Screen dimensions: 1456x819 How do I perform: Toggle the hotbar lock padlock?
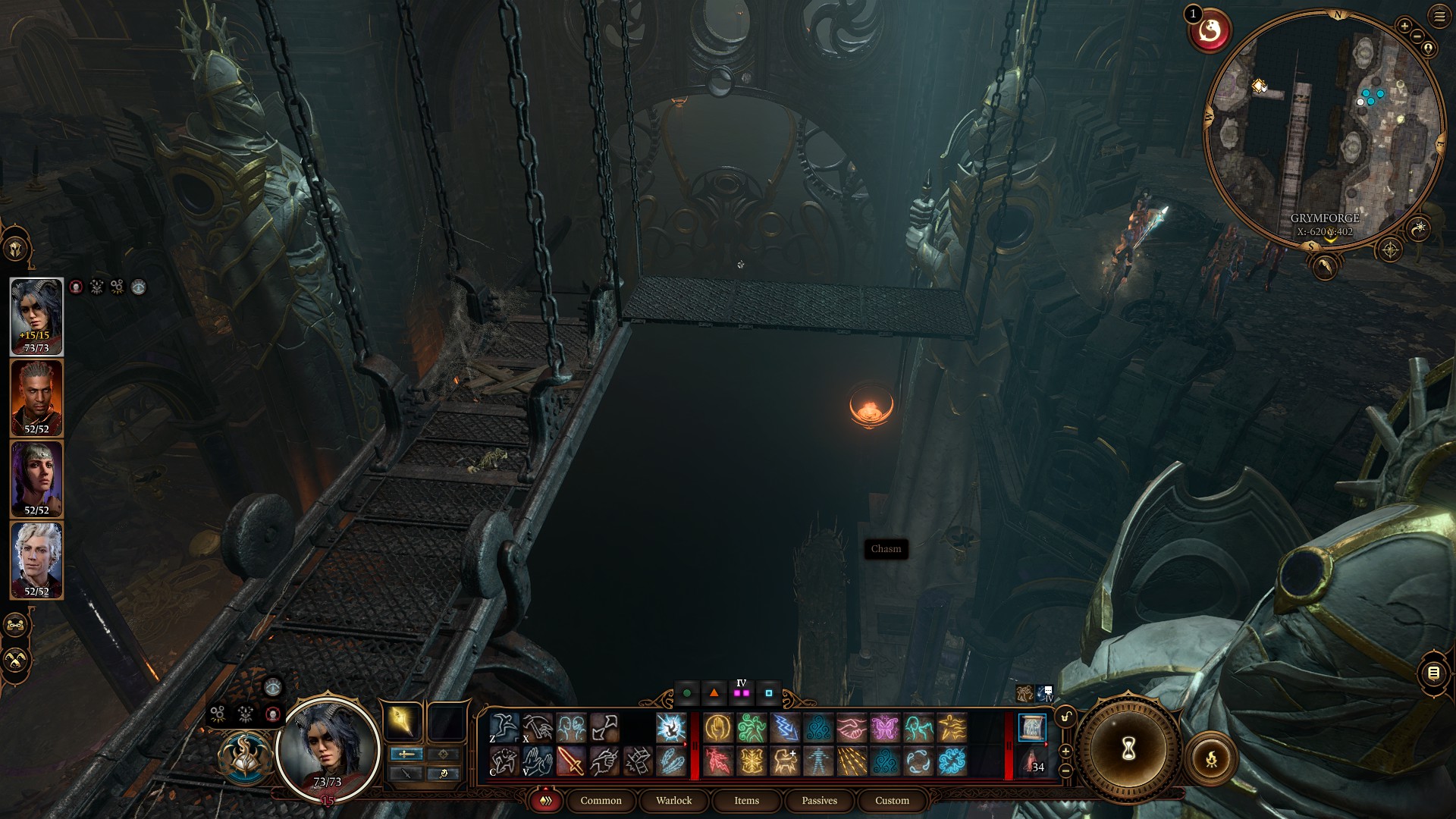(1065, 717)
